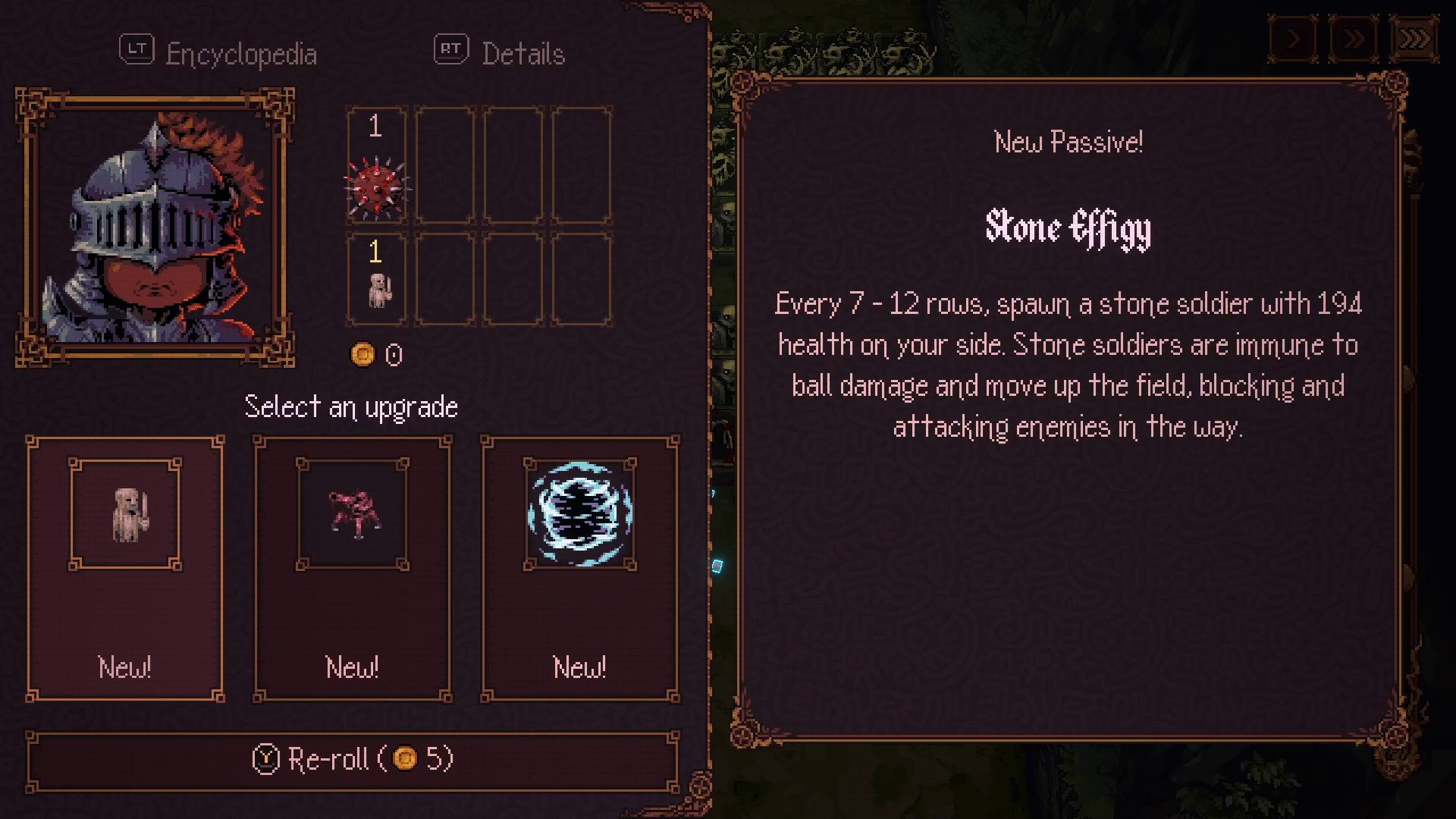Re-roll the upgrades for 5 coins

(353, 759)
